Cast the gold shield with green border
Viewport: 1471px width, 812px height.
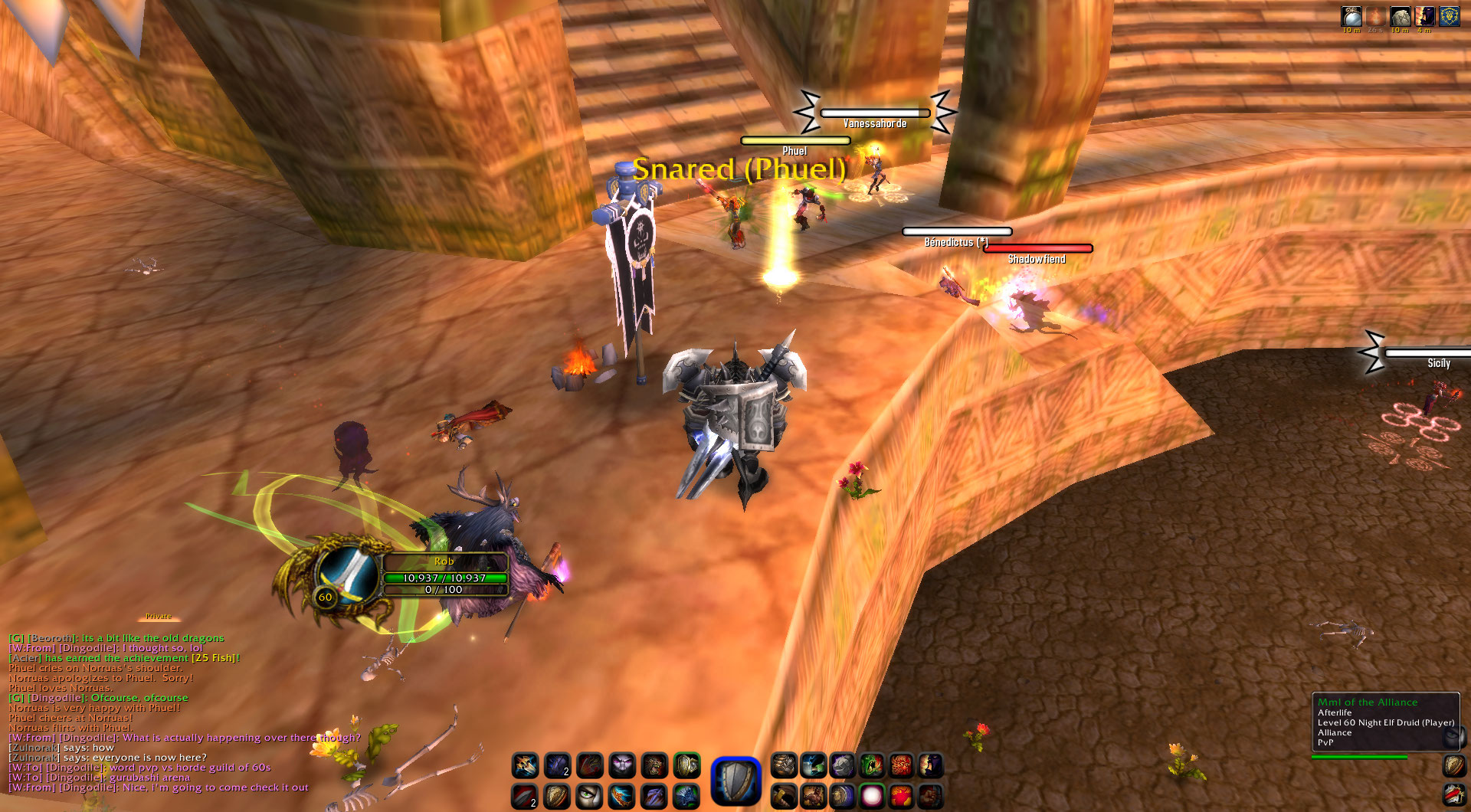[686, 765]
